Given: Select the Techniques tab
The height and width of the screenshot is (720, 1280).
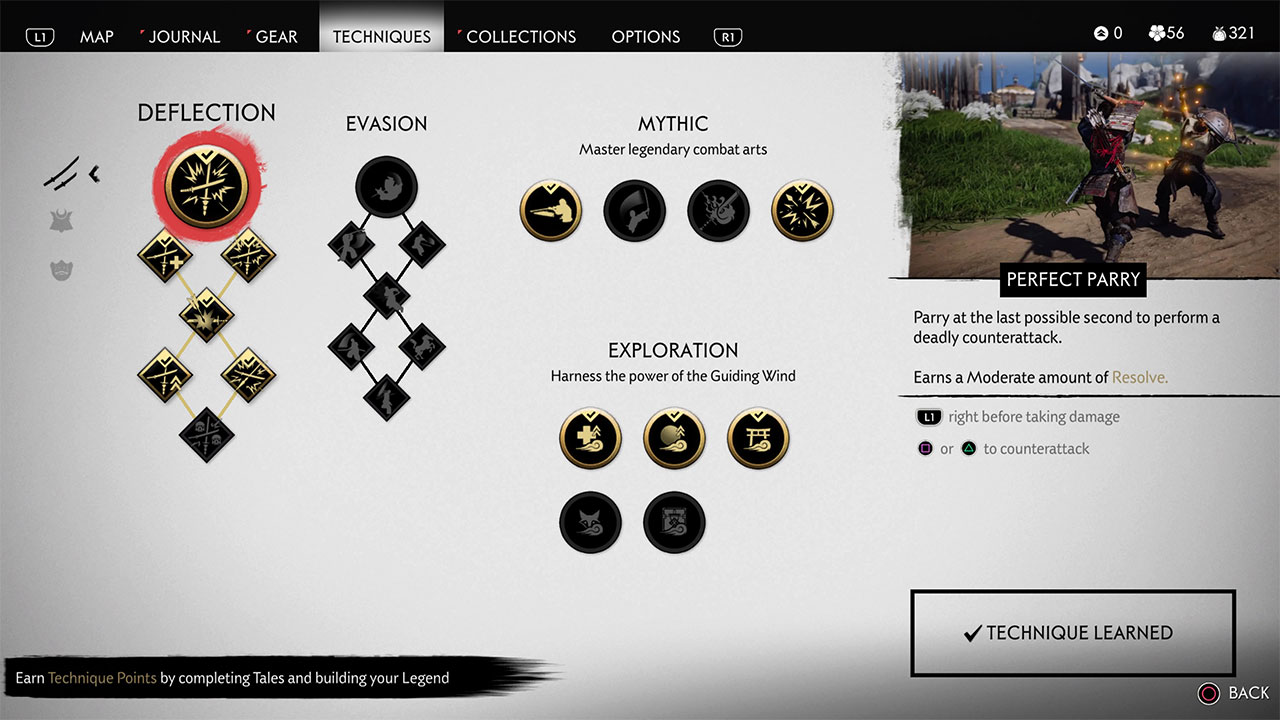Looking at the screenshot, I should [x=382, y=36].
